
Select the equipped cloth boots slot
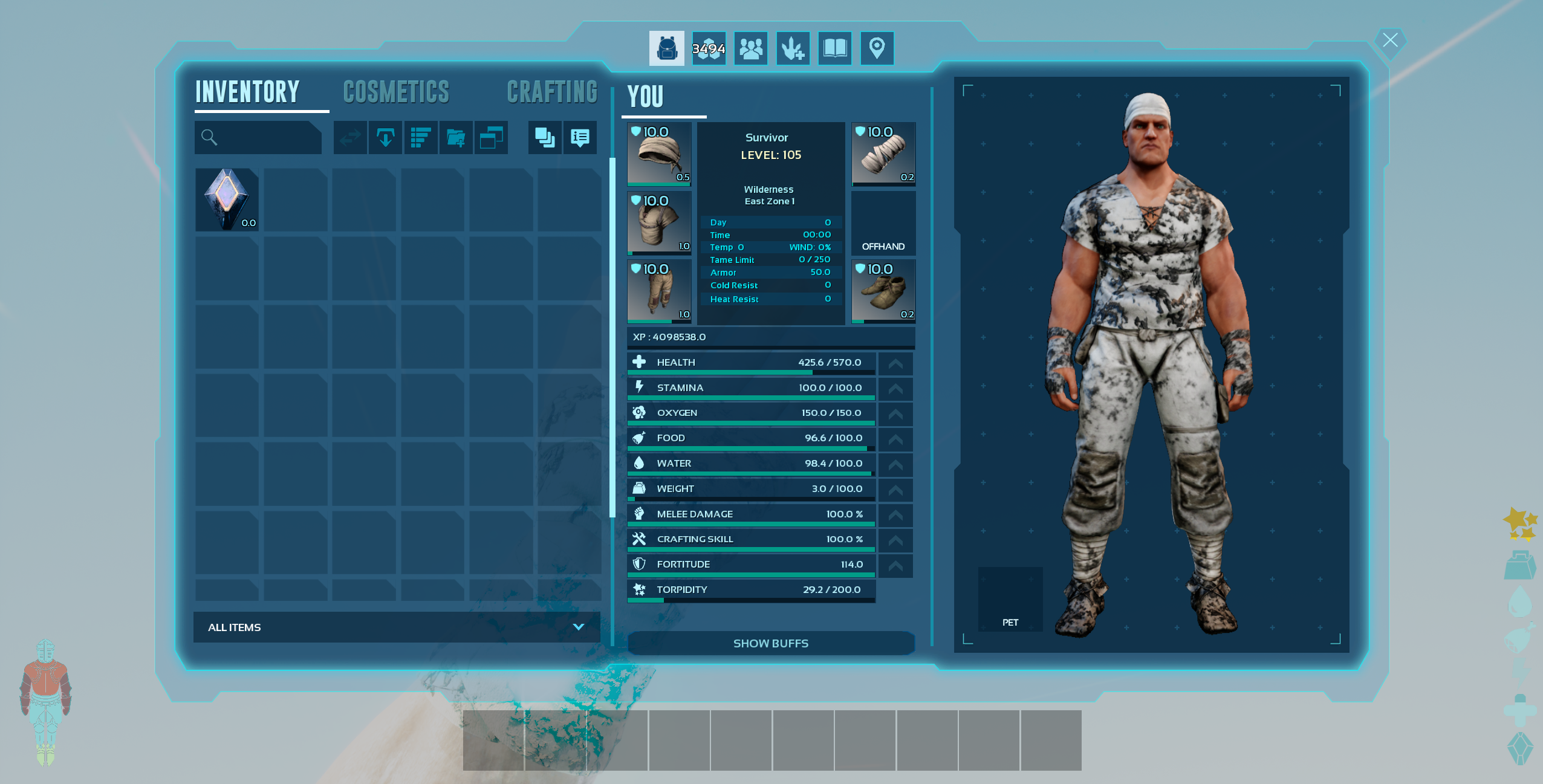click(883, 291)
